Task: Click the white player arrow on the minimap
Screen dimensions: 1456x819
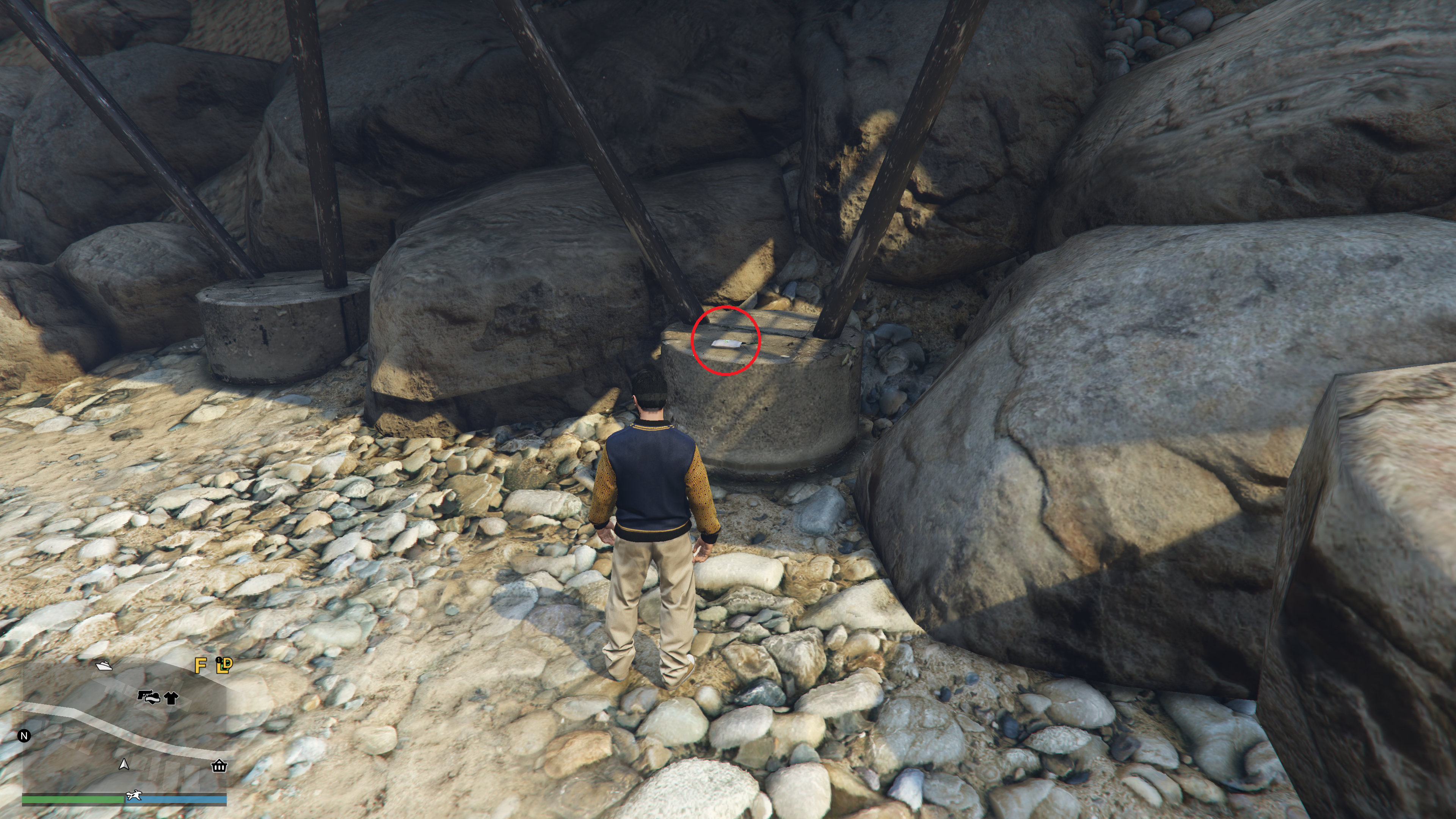Action: click(124, 765)
